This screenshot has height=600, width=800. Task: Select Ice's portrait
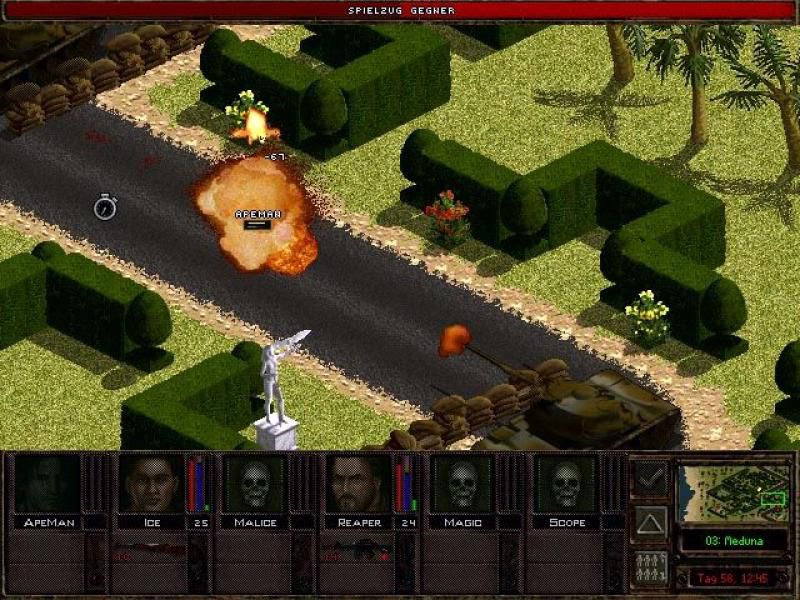coord(151,485)
